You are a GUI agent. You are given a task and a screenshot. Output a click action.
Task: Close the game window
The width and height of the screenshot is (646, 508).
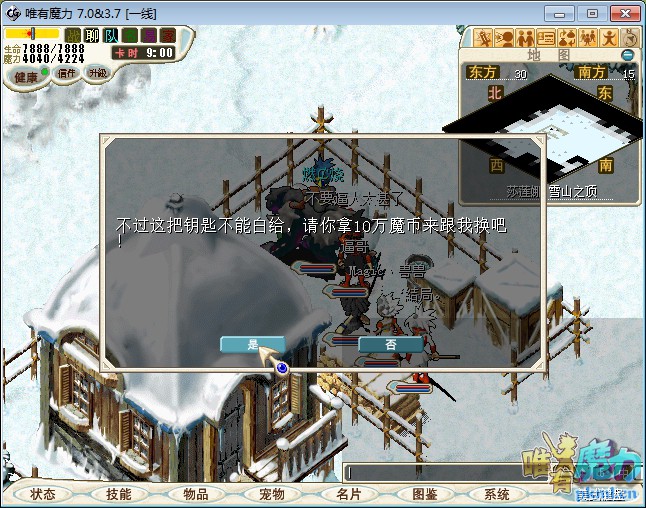[x=623, y=12]
